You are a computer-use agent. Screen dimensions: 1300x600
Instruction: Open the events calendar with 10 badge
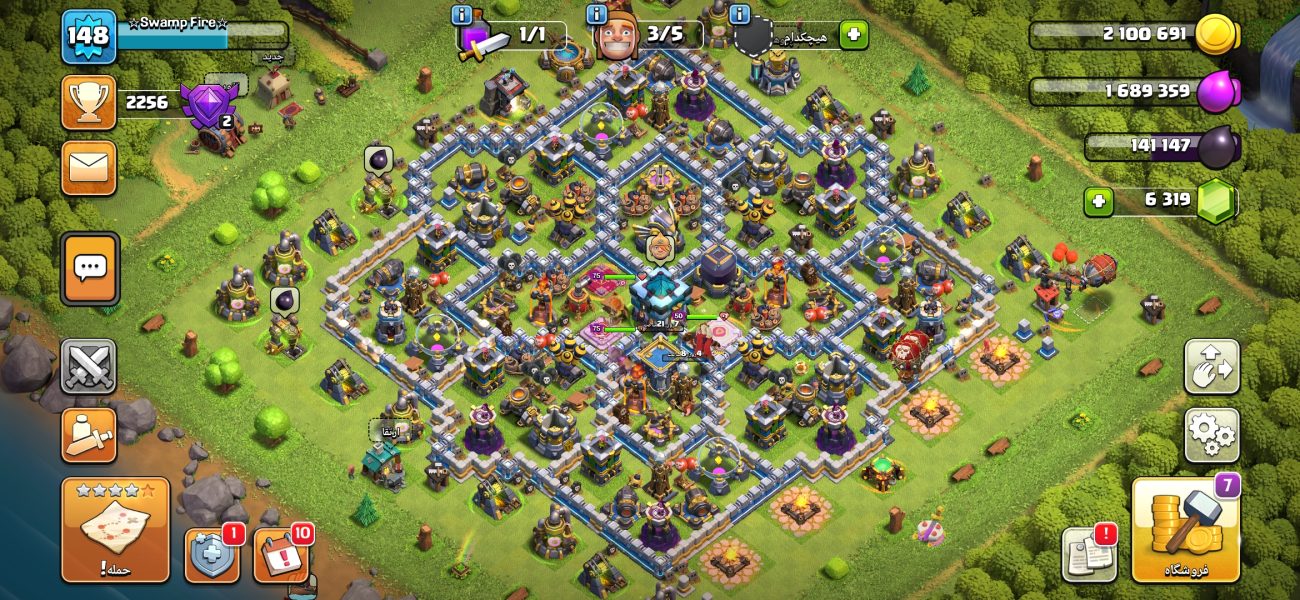point(281,555)
